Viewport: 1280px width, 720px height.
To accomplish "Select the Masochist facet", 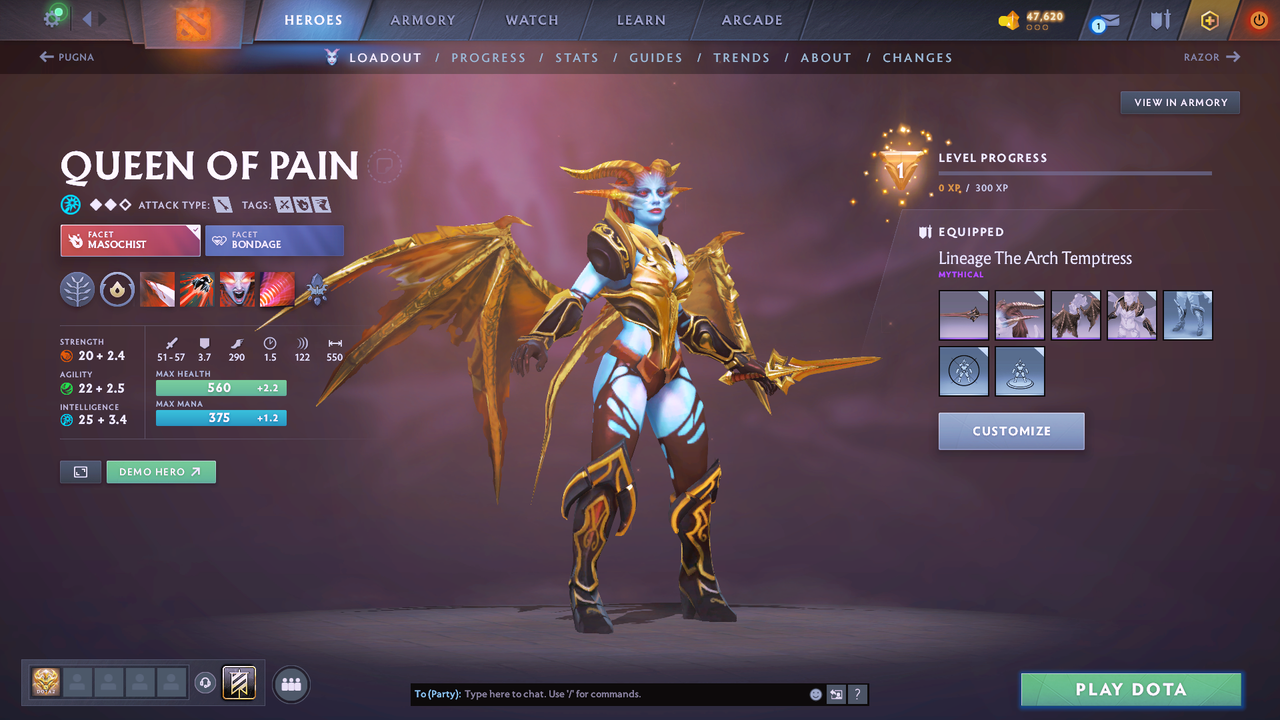I will (129, 240).
